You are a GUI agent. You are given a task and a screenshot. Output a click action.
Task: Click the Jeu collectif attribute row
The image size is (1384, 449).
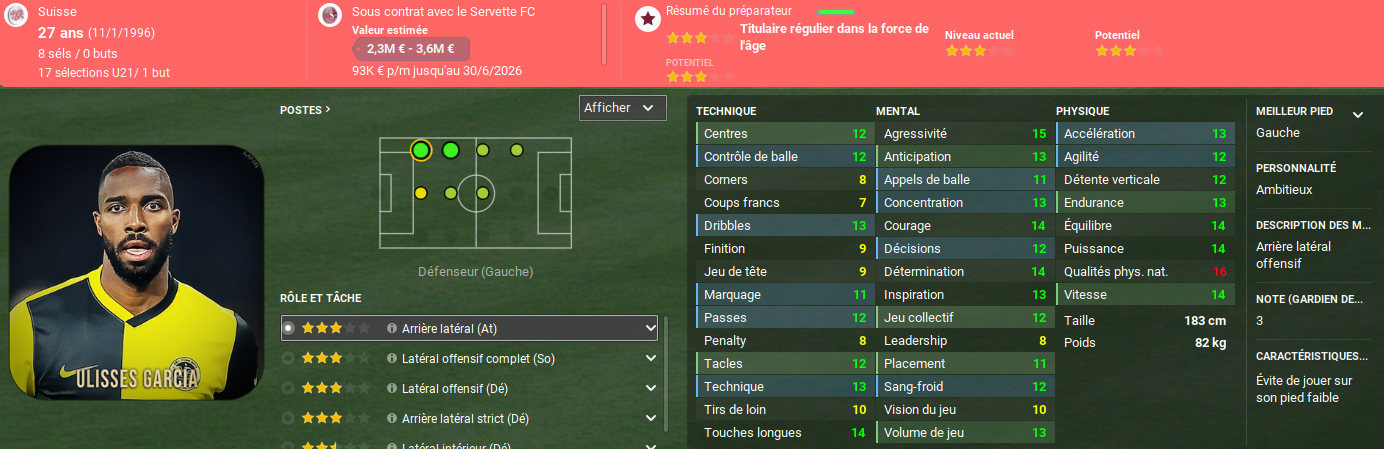pos(964,318)
